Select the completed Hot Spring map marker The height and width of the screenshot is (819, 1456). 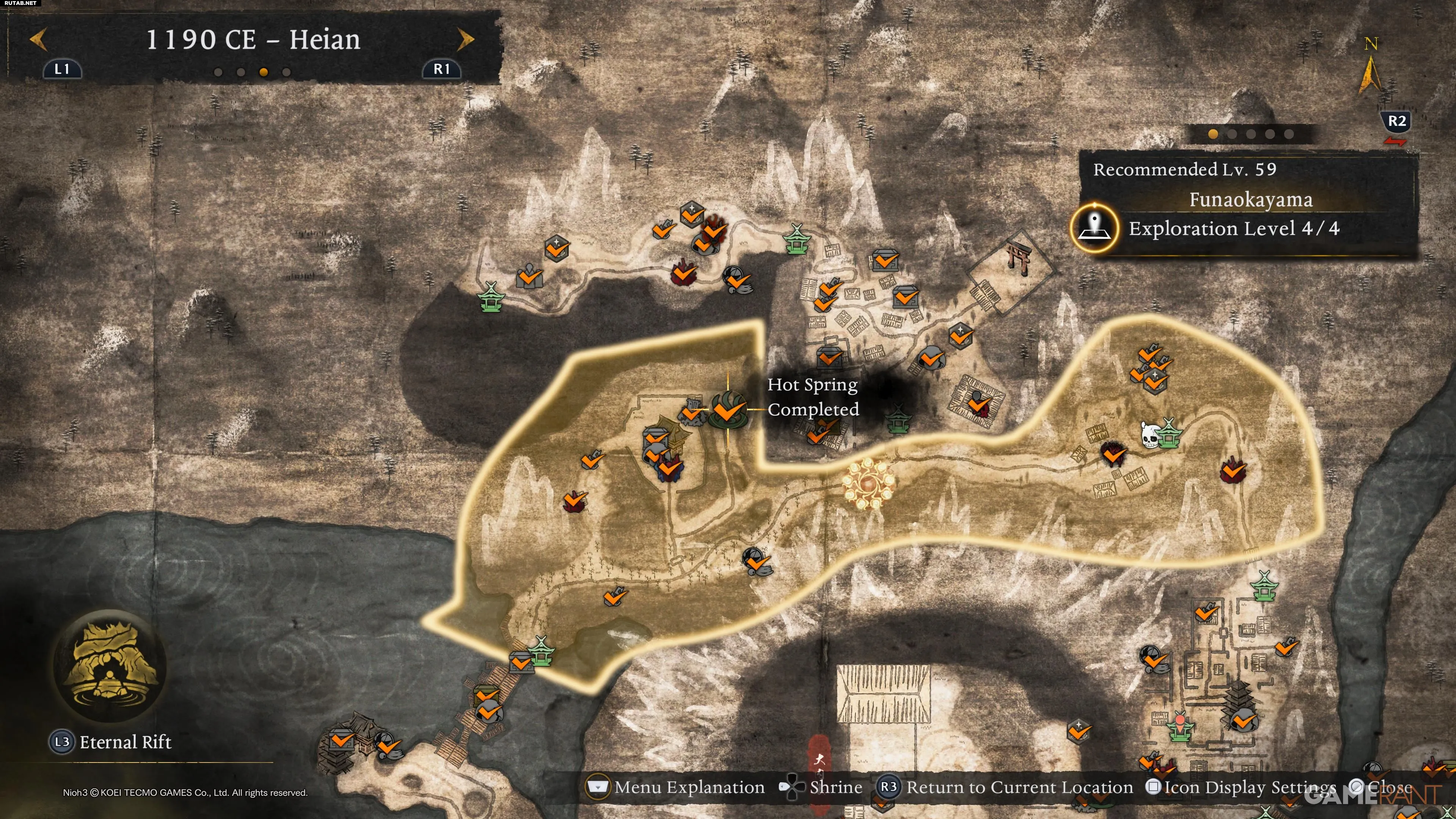click(x=728, y=409)
